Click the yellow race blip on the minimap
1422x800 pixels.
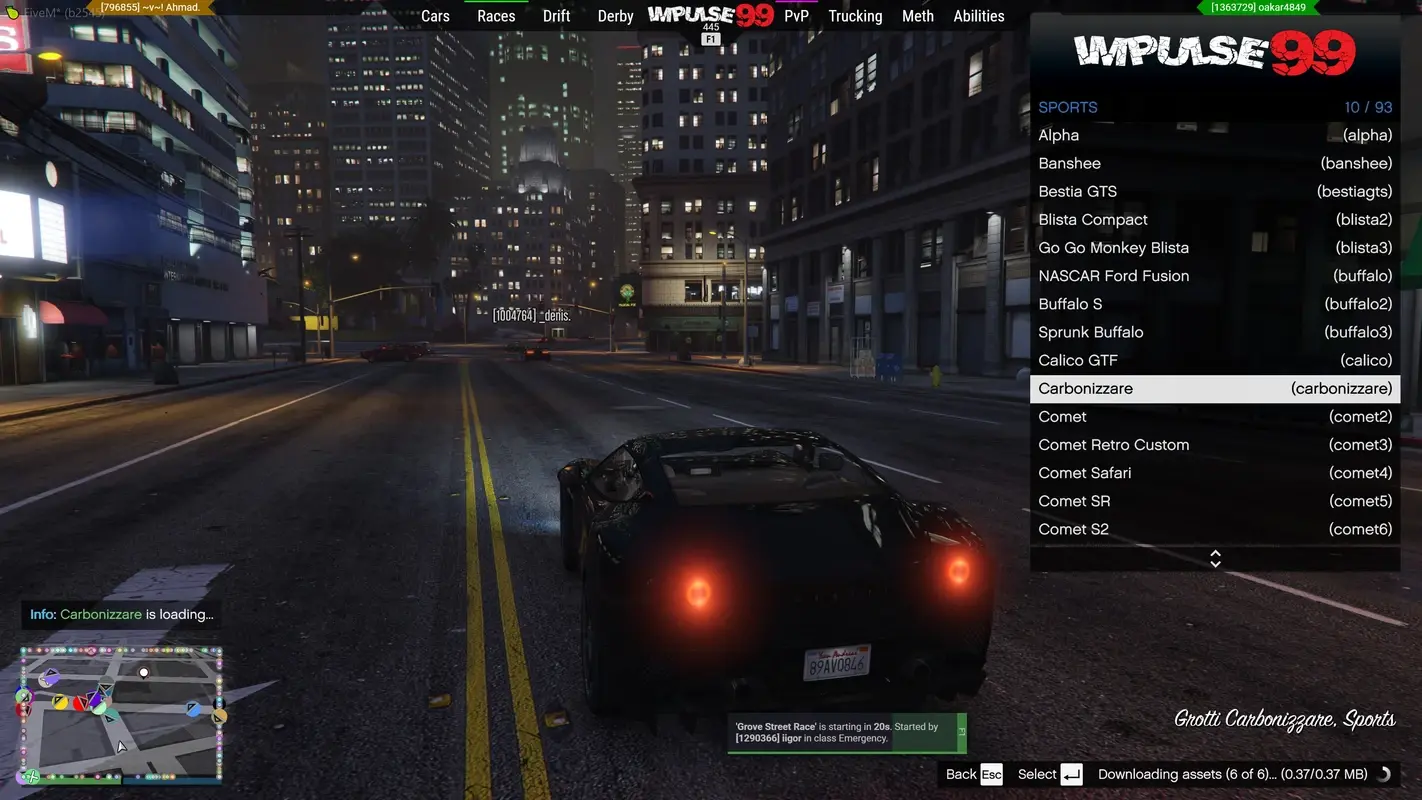coord(60,701)
